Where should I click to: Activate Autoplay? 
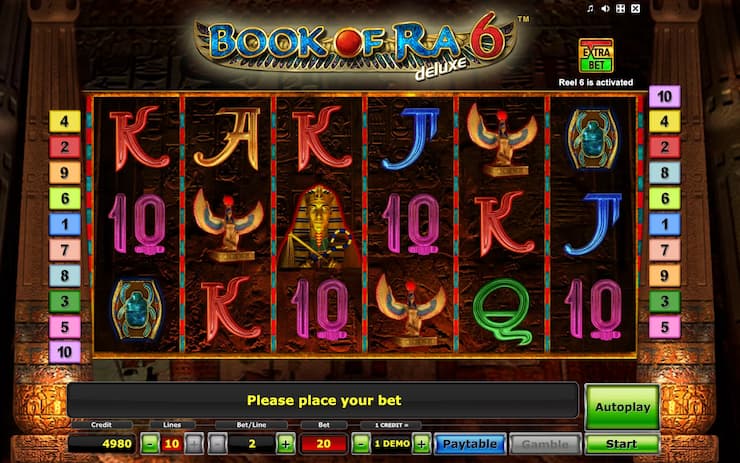click(x=621, y=407)
